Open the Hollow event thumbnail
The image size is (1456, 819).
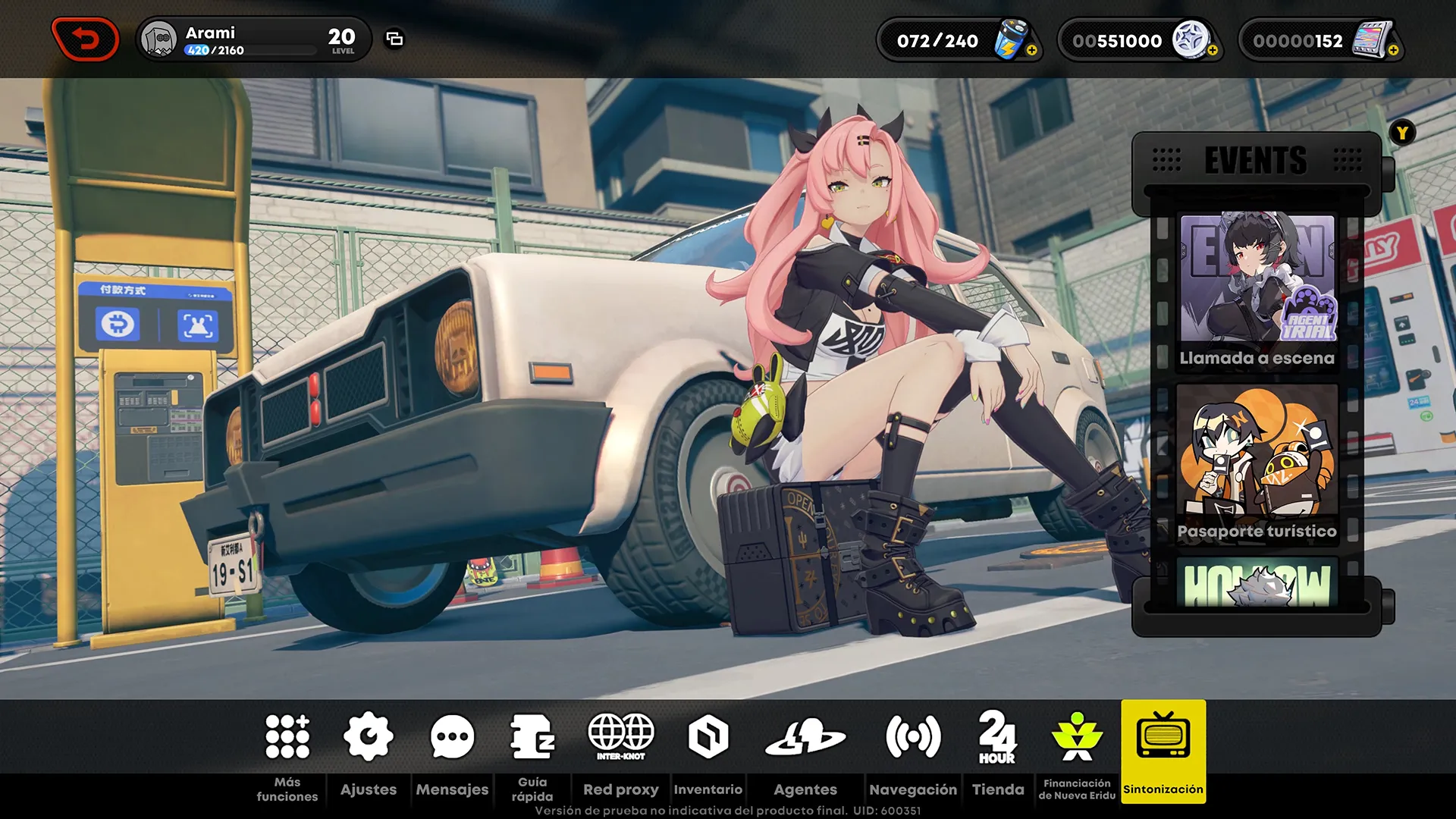point(1257,584)
